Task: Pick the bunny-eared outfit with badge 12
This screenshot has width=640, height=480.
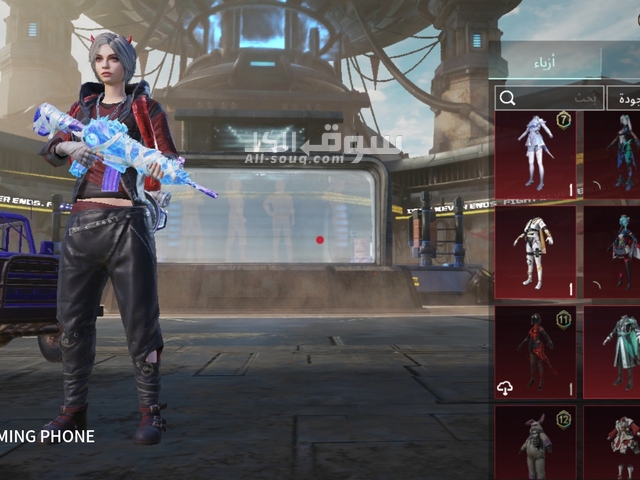Action: [x=535, y=443]
